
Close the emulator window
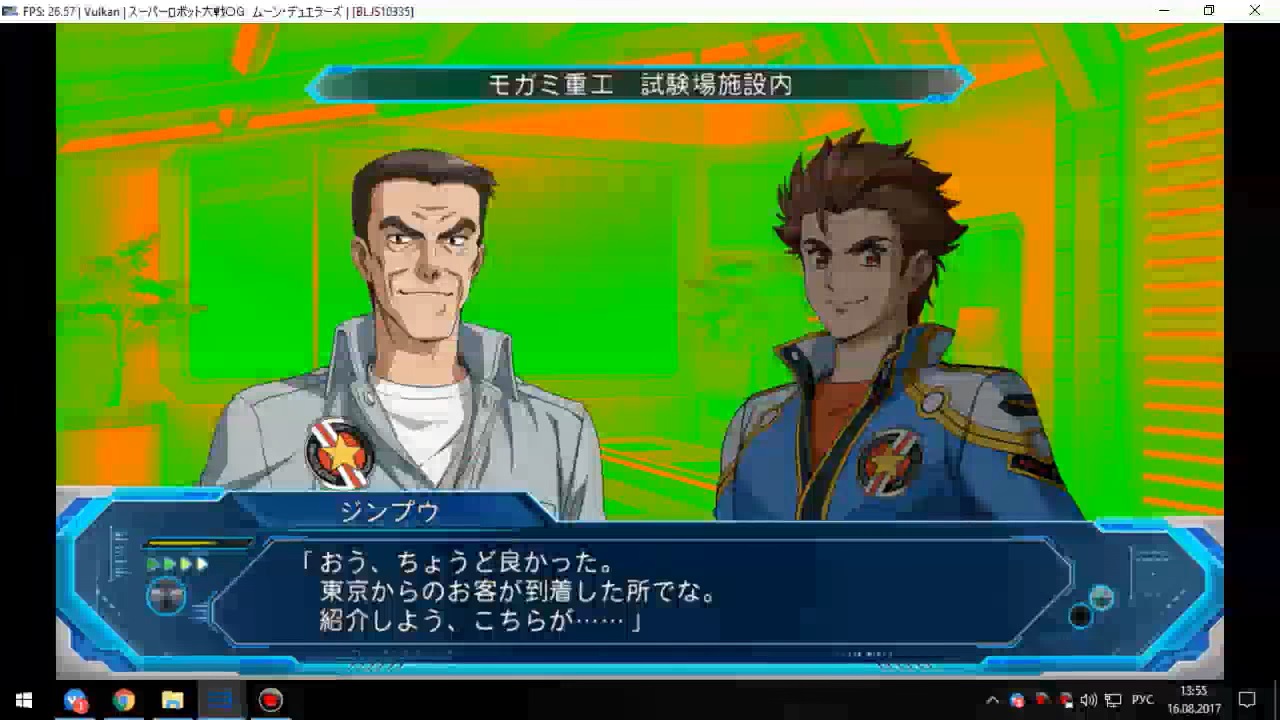(x=1254, y=11)
